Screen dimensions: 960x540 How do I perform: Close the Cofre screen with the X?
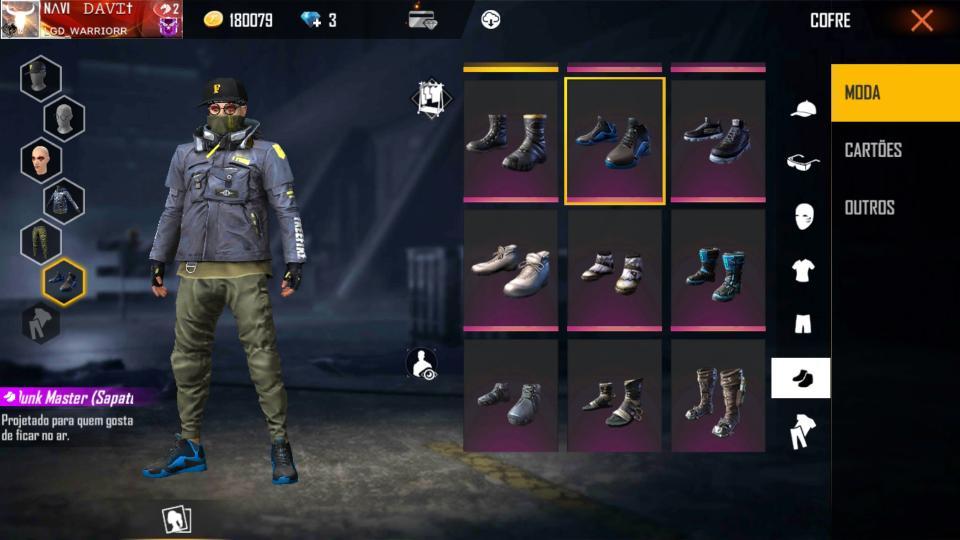(921, 20)
